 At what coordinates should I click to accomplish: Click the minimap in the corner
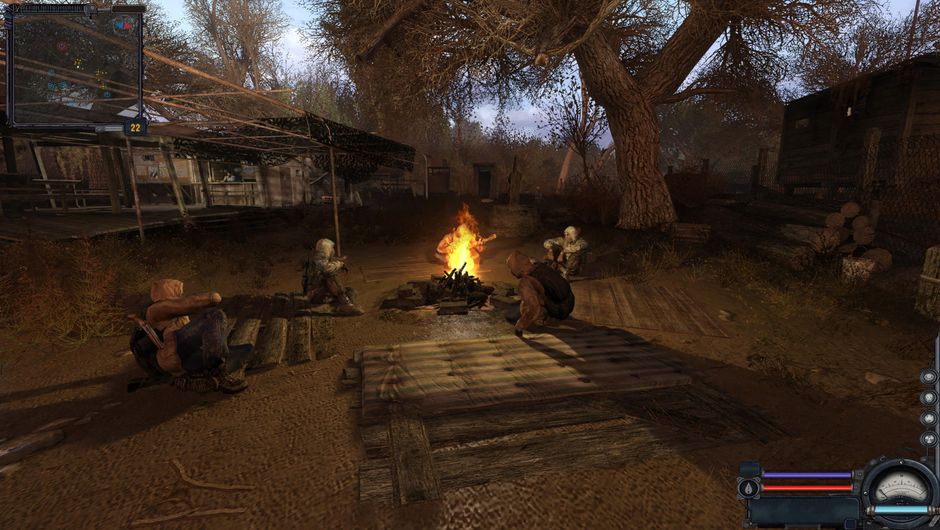pyautogui.click(x=75, y=67)
